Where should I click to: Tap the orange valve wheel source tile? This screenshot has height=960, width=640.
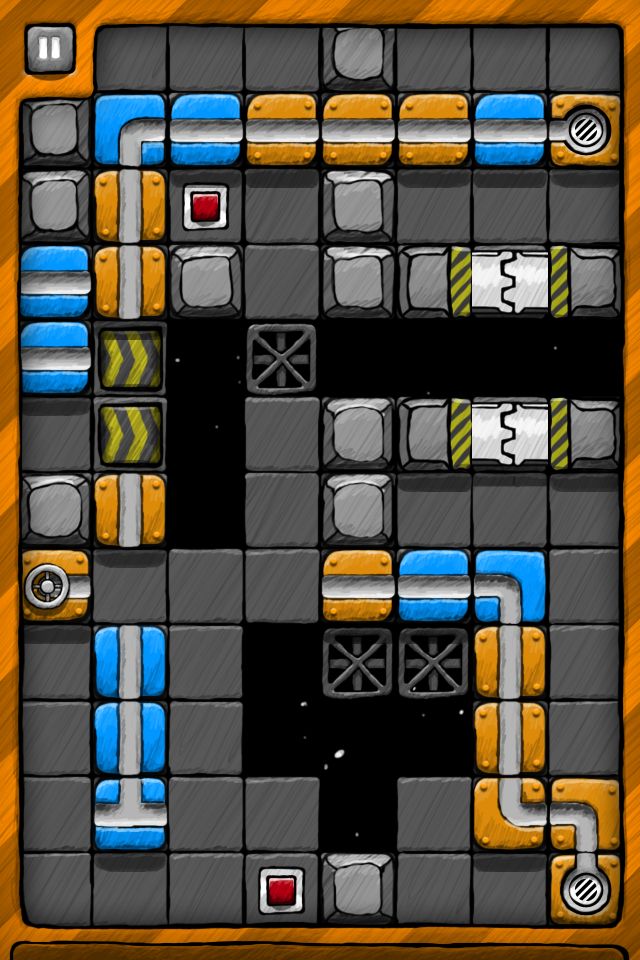pyautogui.click(x=53, y=584)
